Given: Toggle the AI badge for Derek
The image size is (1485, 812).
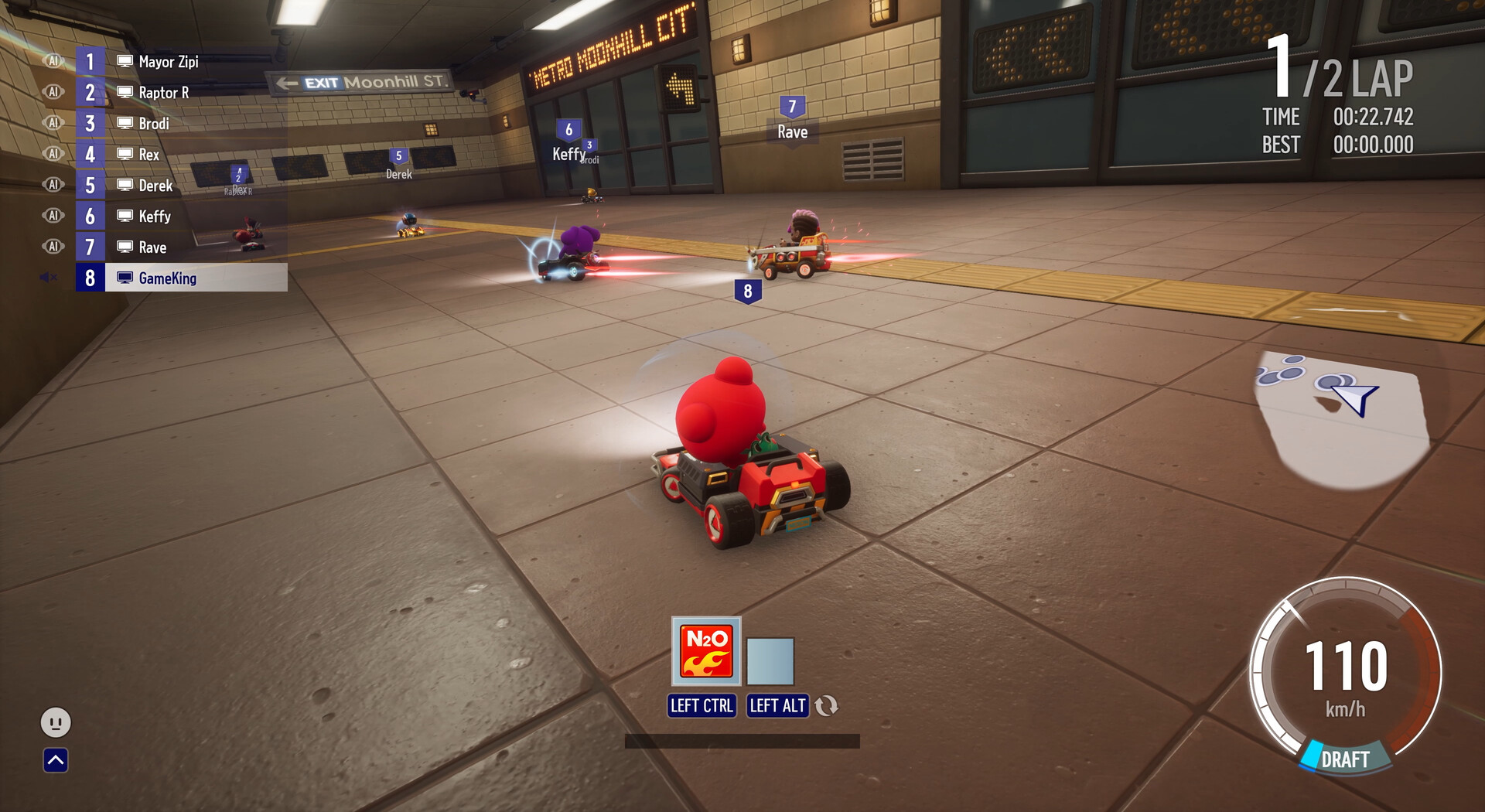Looking at the screenshot, I should coord(53,185).
